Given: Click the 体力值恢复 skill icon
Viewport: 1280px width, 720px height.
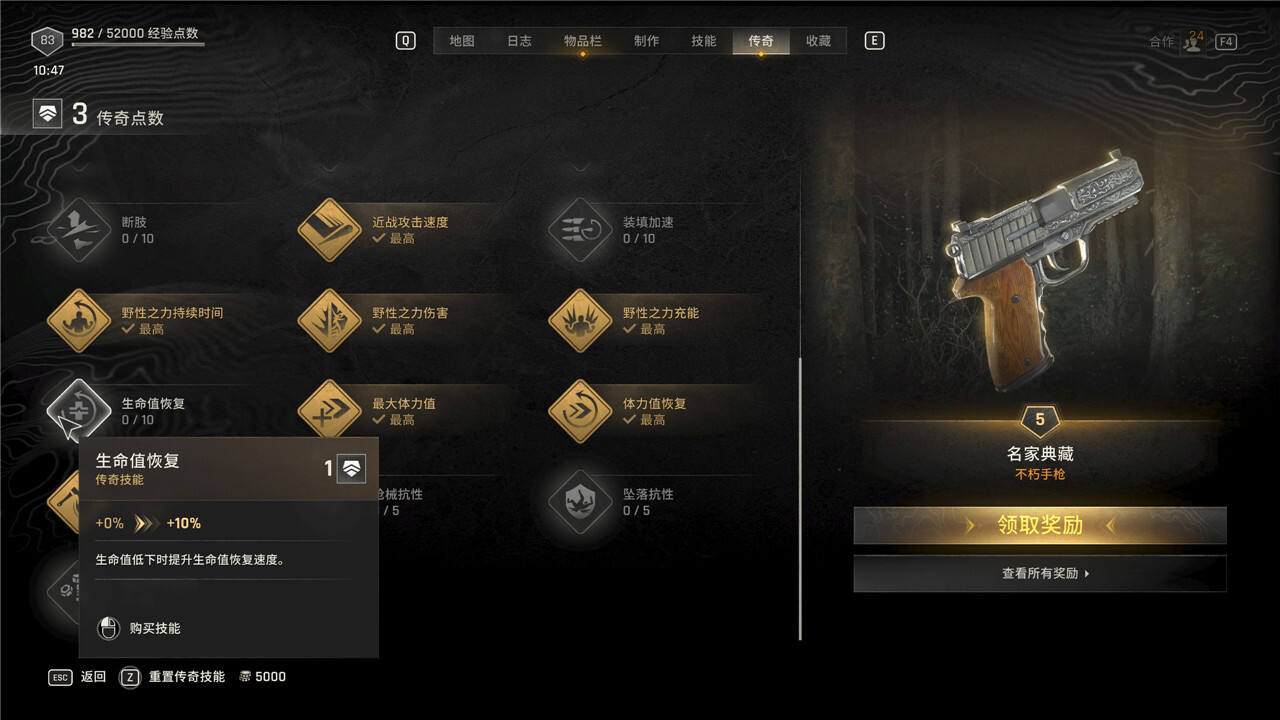Looking at the screenshot, I should point(580,411).
